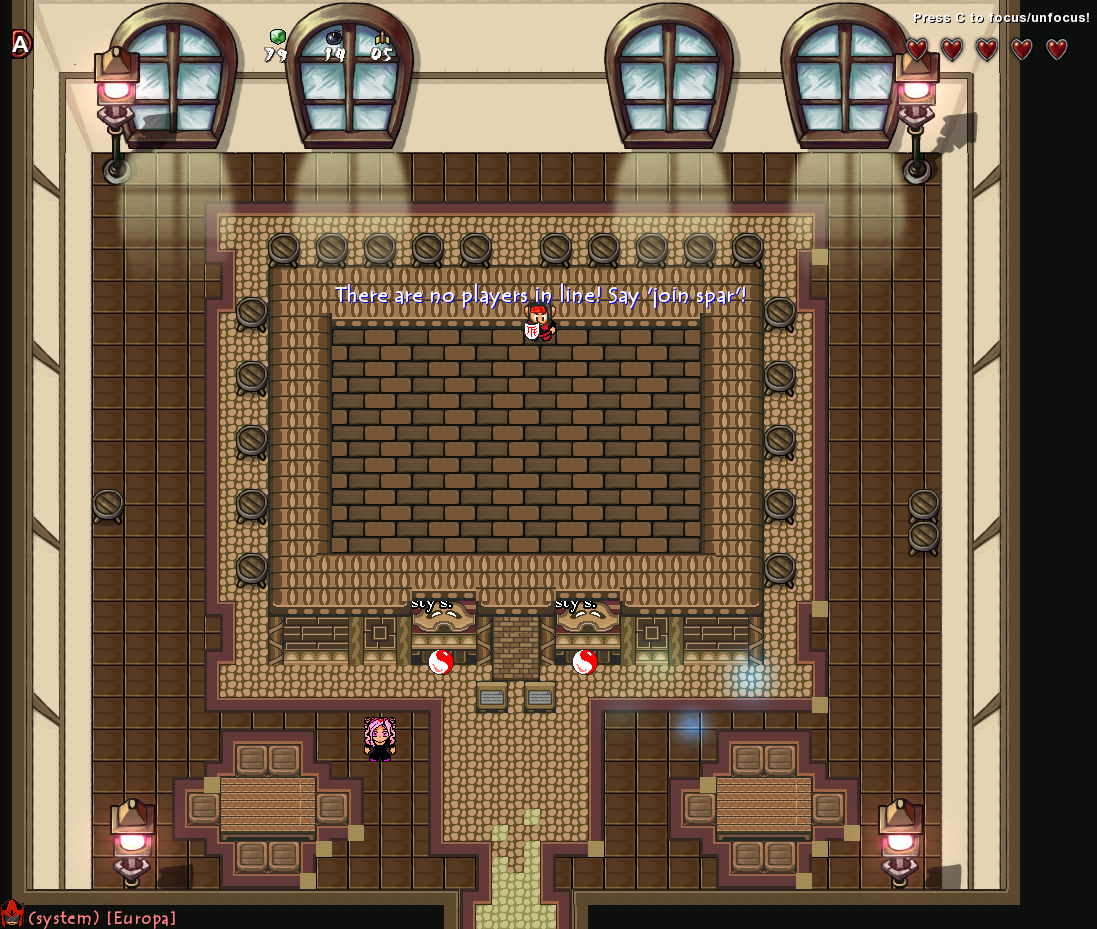This screenshot has width=1097, height=929.
Task: Click the red A weapon slot icon
Action: [x=21, y=43]
